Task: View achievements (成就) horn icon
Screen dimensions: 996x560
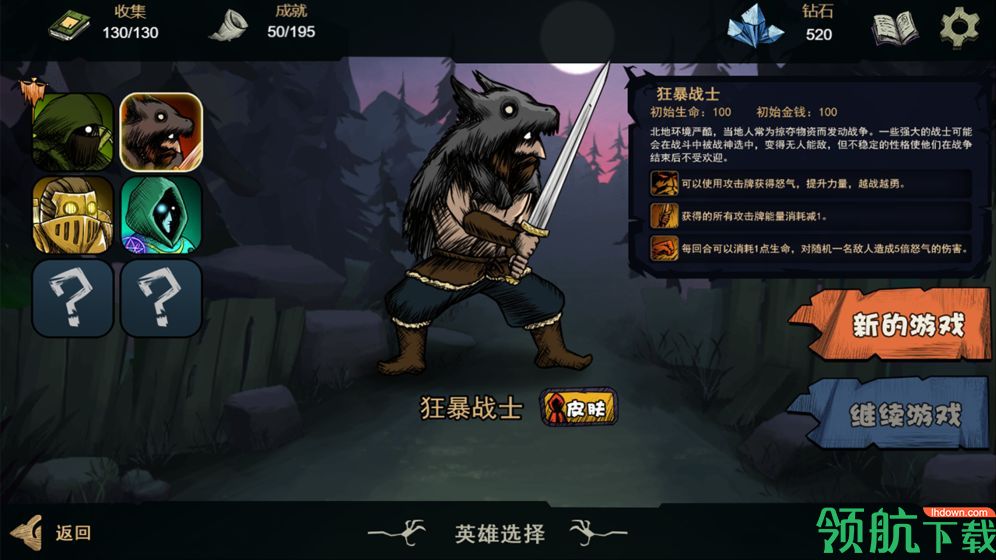Action: point(229,25)
